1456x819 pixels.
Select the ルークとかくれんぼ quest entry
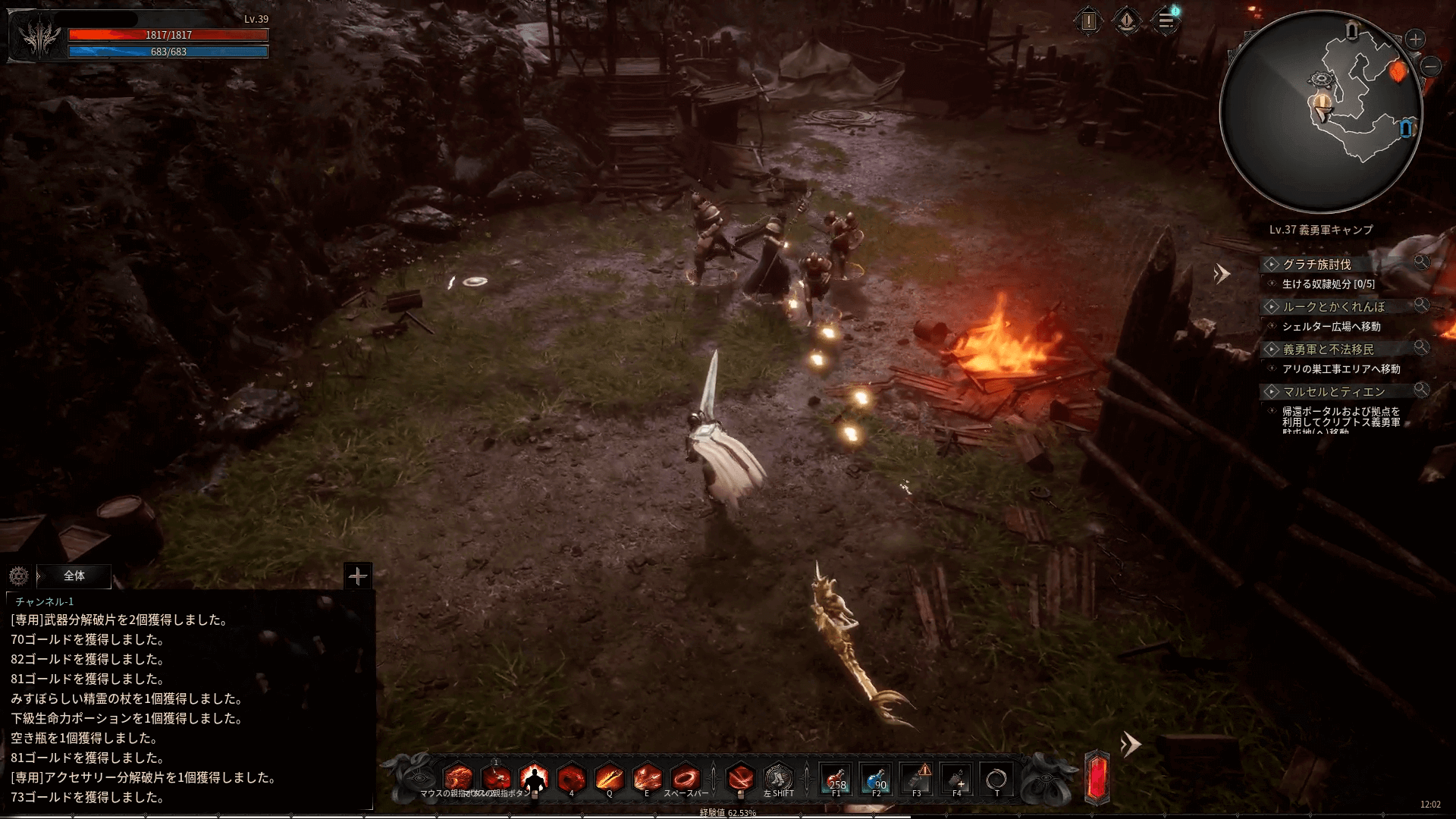point(1333,306)
